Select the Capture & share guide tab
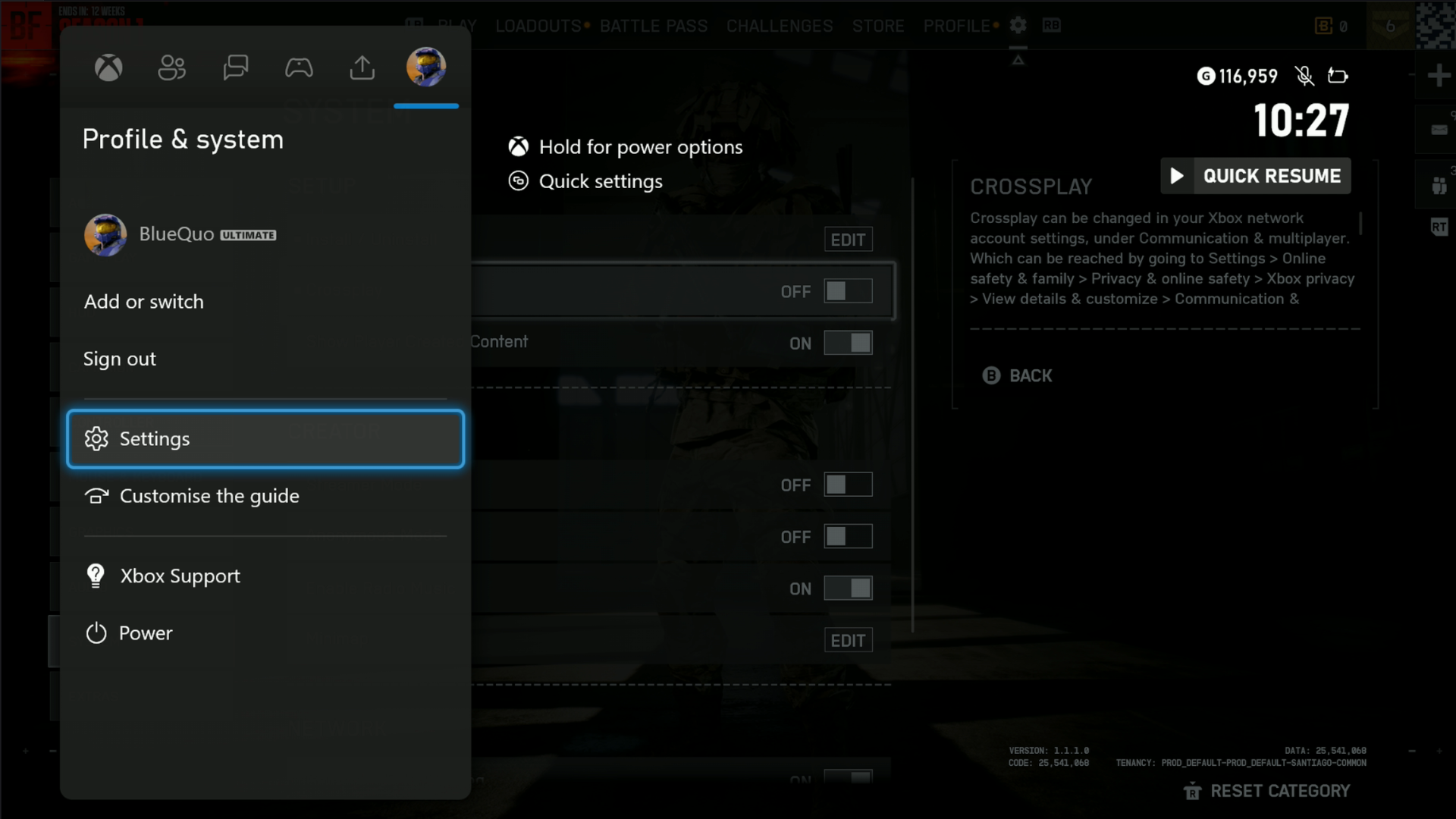Viewport: 1456px width, 819px height. coord(362,67)
